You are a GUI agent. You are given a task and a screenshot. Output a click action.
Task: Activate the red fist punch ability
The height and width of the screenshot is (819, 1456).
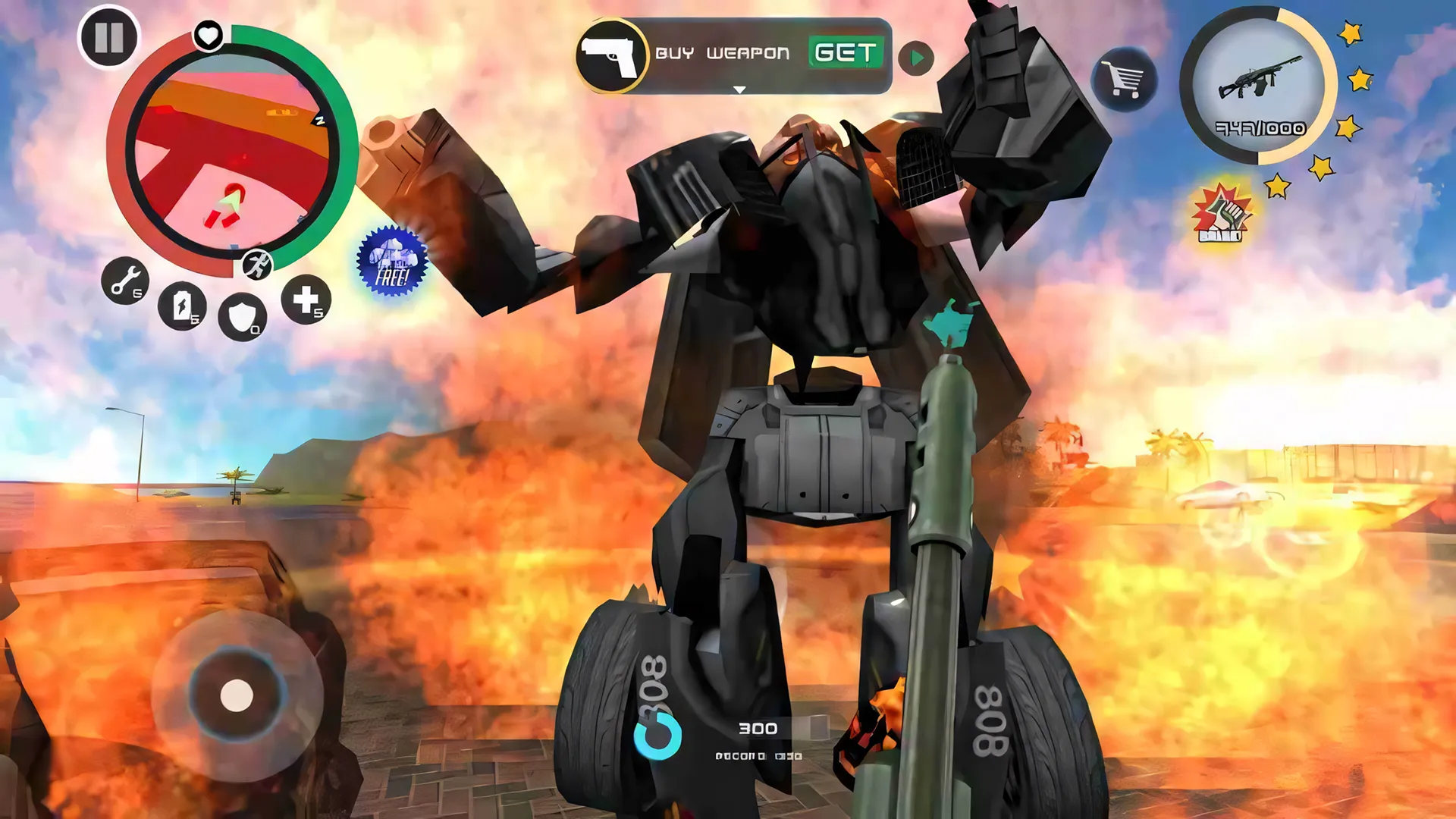pos(1221,215)
